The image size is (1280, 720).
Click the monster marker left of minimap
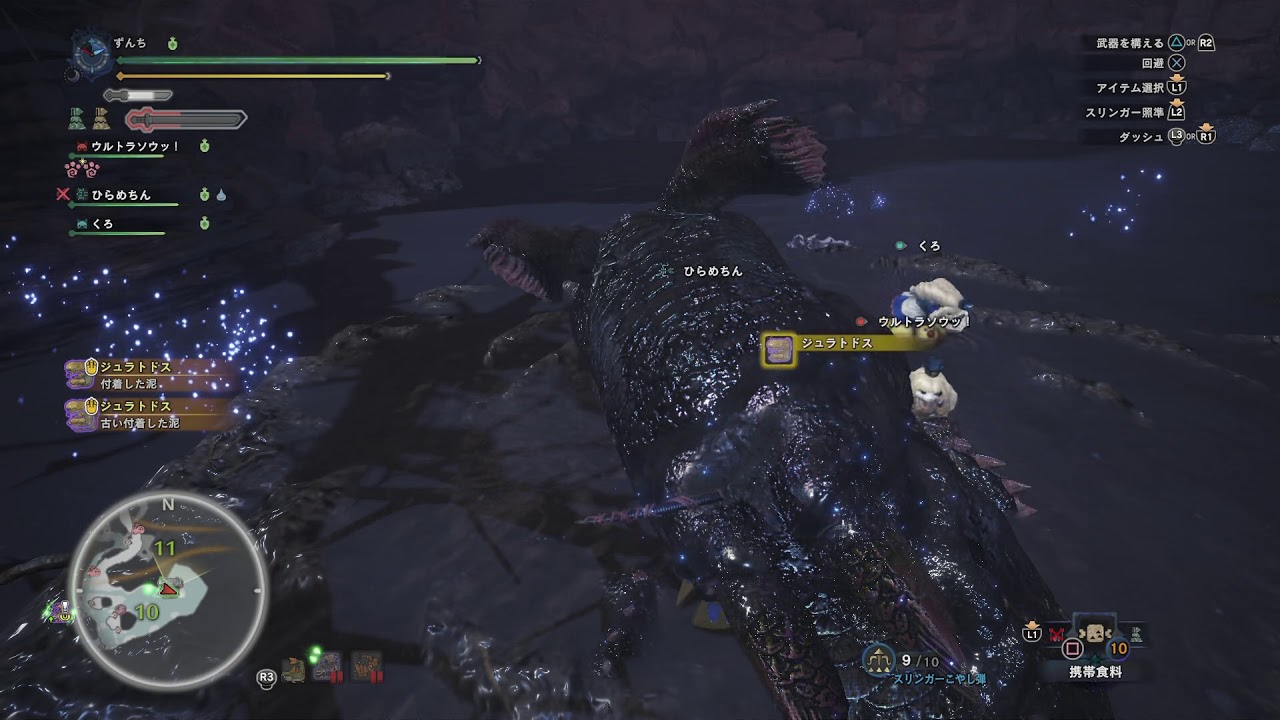click(x=61, y=610)
